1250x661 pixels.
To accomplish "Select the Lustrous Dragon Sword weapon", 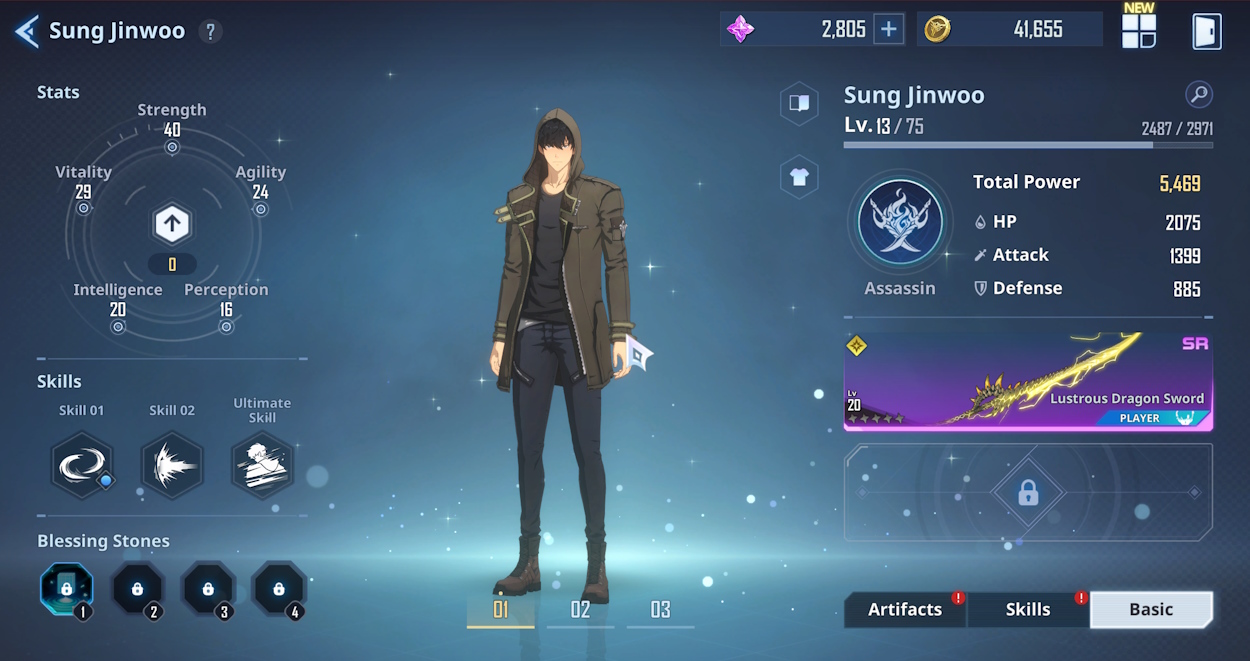I will [1028, 382].
